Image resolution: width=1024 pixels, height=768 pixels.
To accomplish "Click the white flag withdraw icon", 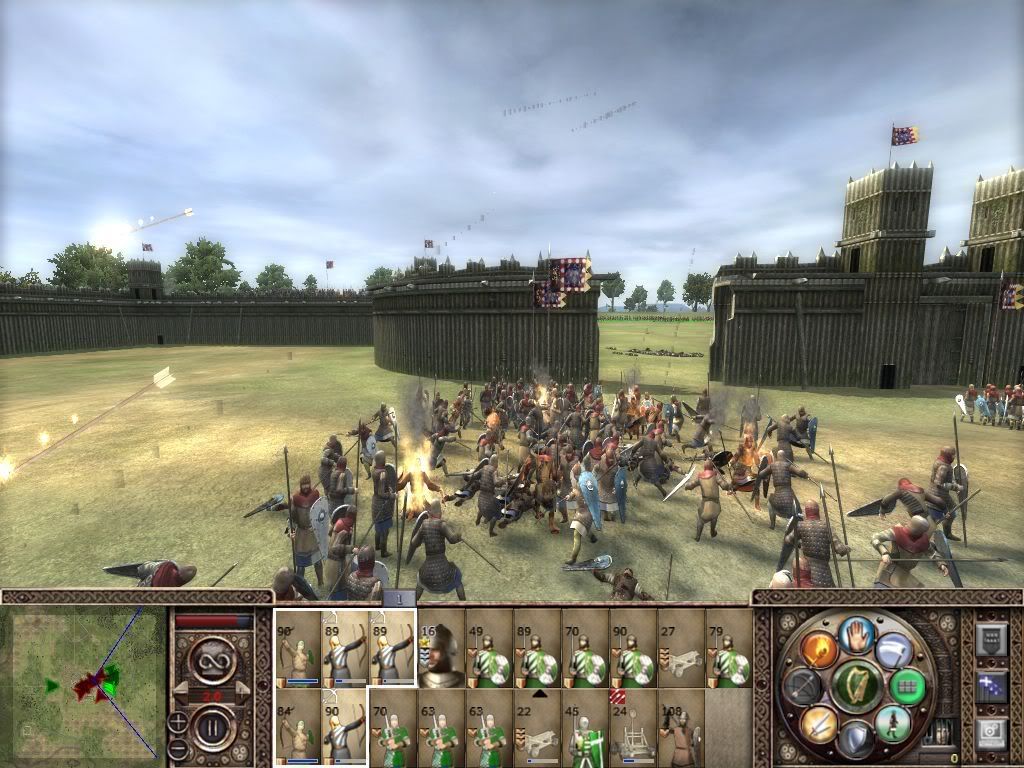I will pyautogui.click(x=894, y=648).
